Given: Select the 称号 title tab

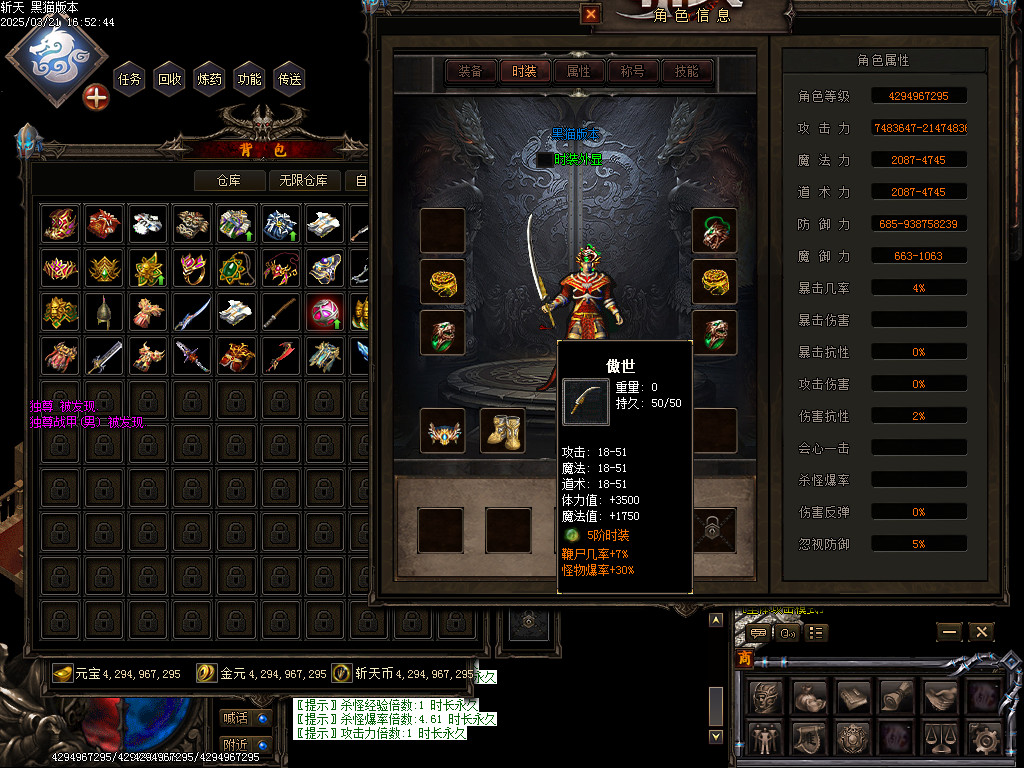Looking at the screenshot, I should point(632,71).
